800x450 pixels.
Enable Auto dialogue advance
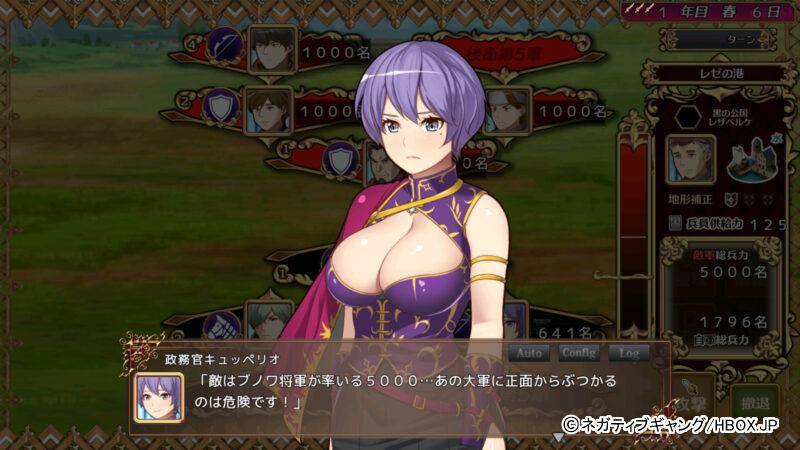click(x=530, y=353)
